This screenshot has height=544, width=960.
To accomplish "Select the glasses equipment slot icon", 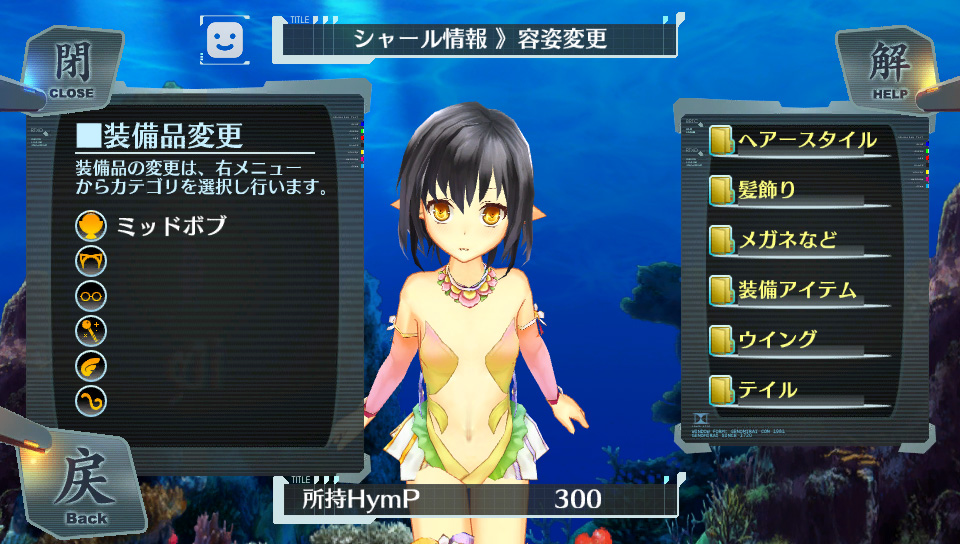I will [91, 296].
